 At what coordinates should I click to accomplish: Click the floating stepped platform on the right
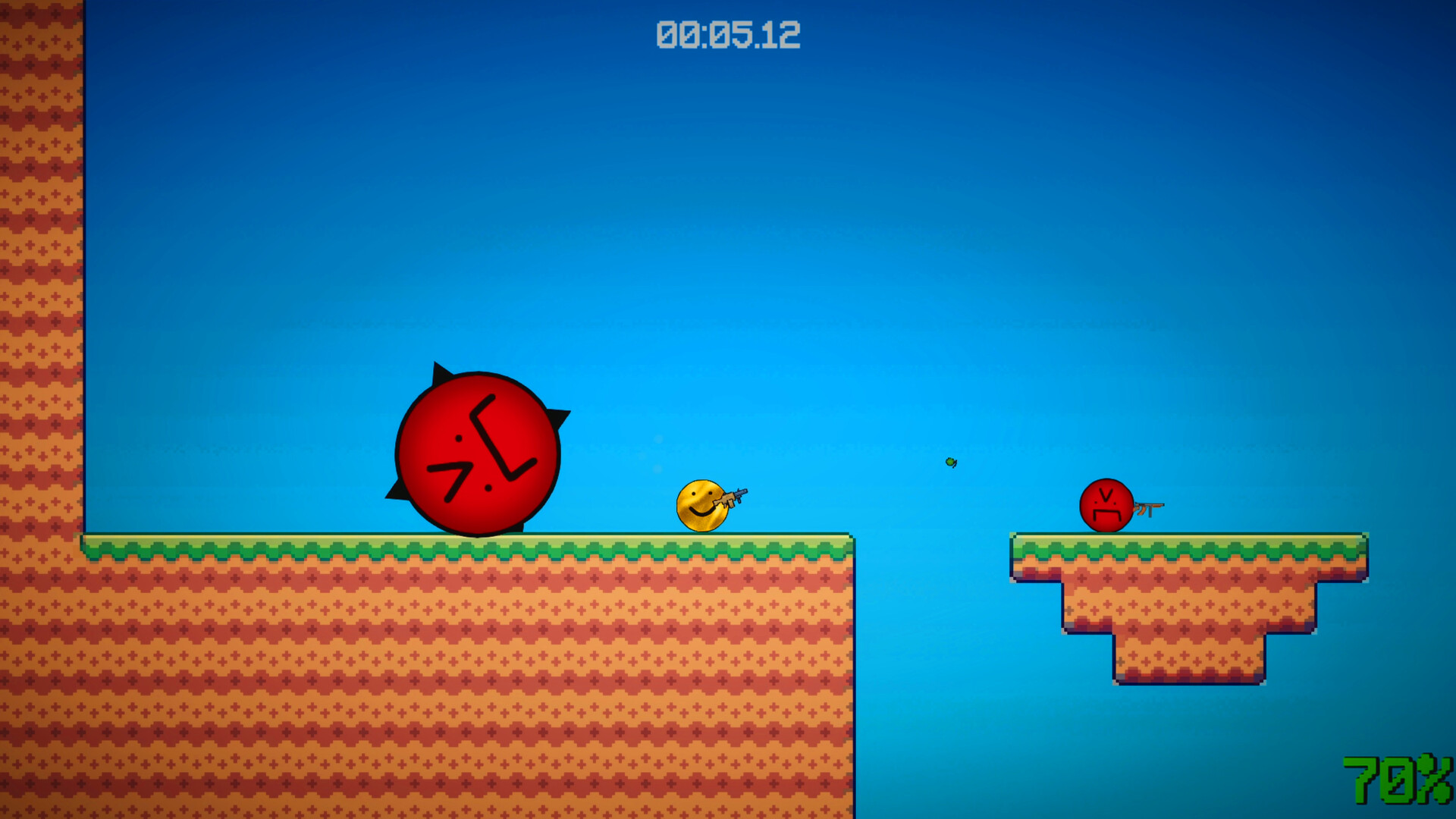1191,599
